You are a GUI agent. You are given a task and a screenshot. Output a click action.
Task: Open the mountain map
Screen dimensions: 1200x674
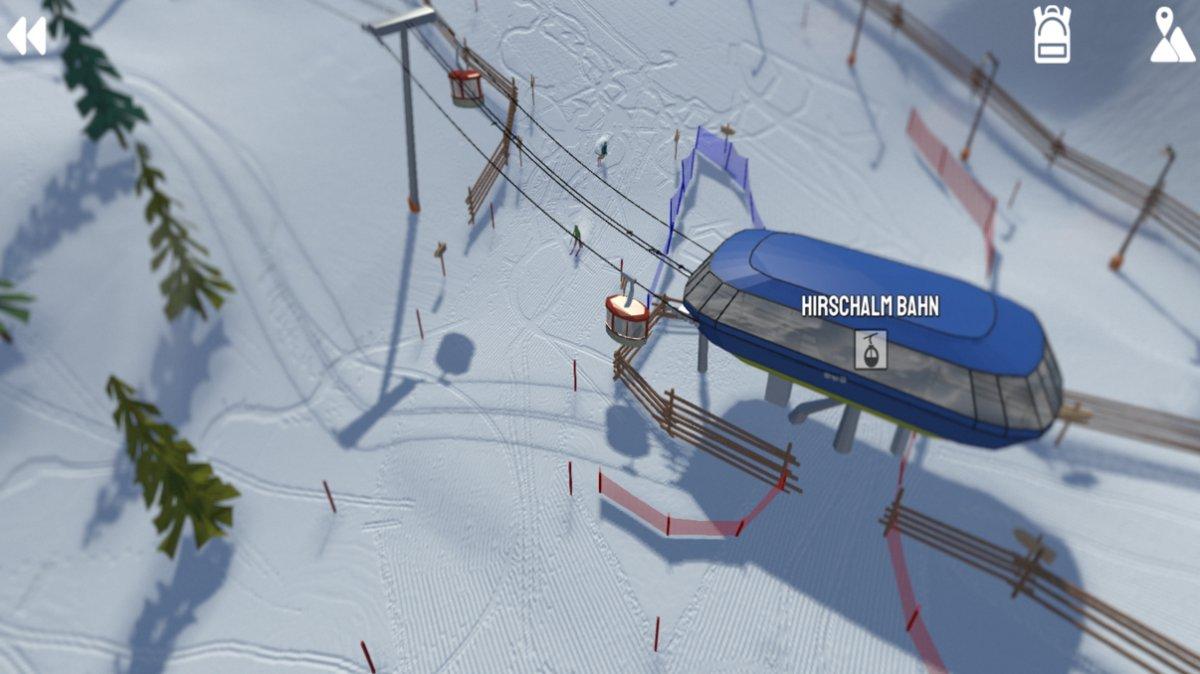[x=1171, y=36]
